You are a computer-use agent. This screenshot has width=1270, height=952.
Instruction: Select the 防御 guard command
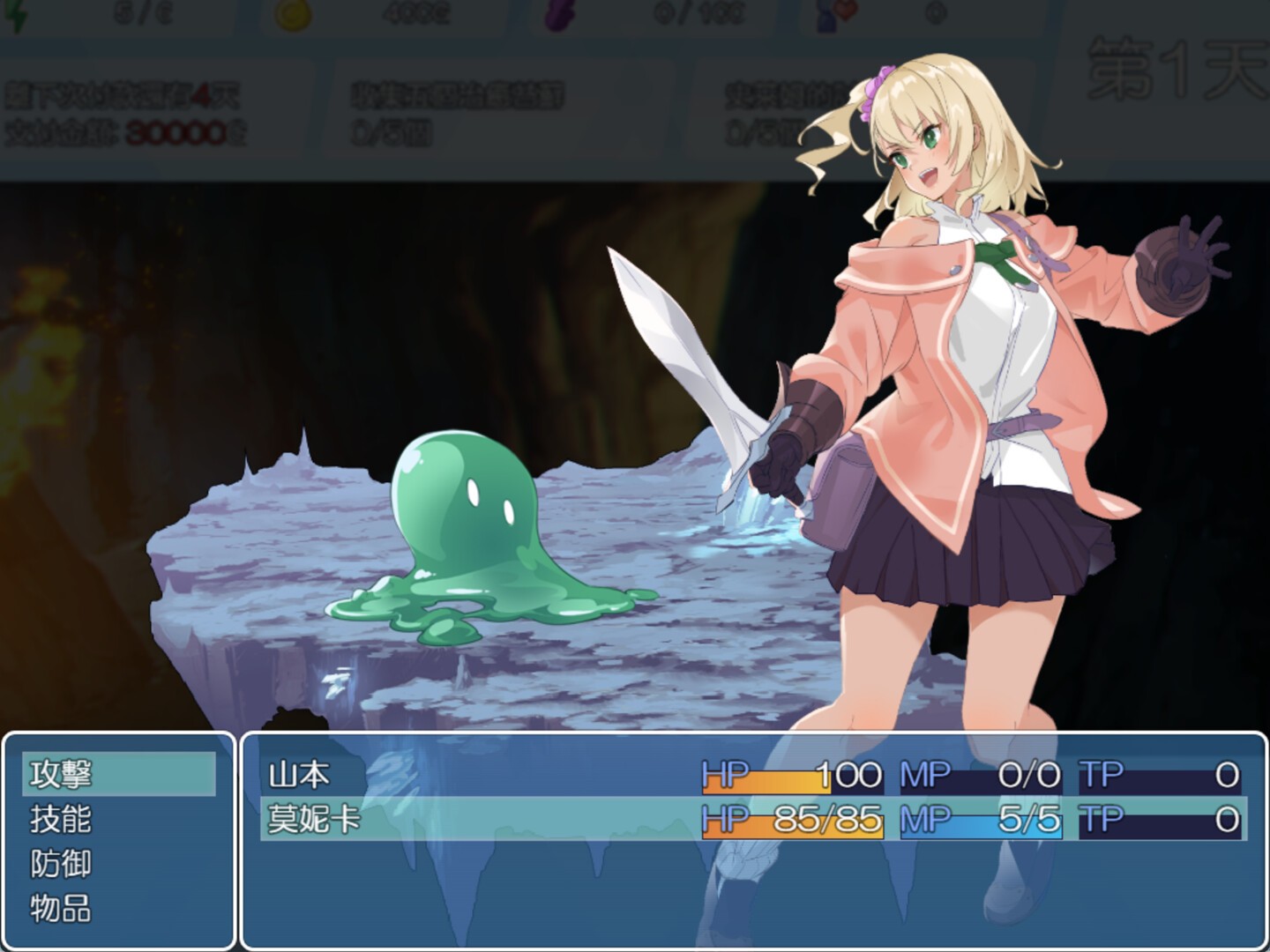(x=118, y=864)
